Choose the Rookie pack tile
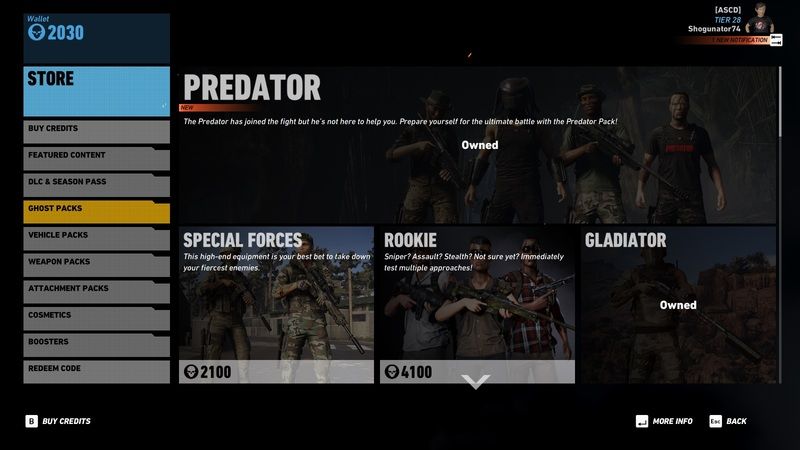Image resolution: width=800 pixels, height=450 pixels. [x=477, y=305]
